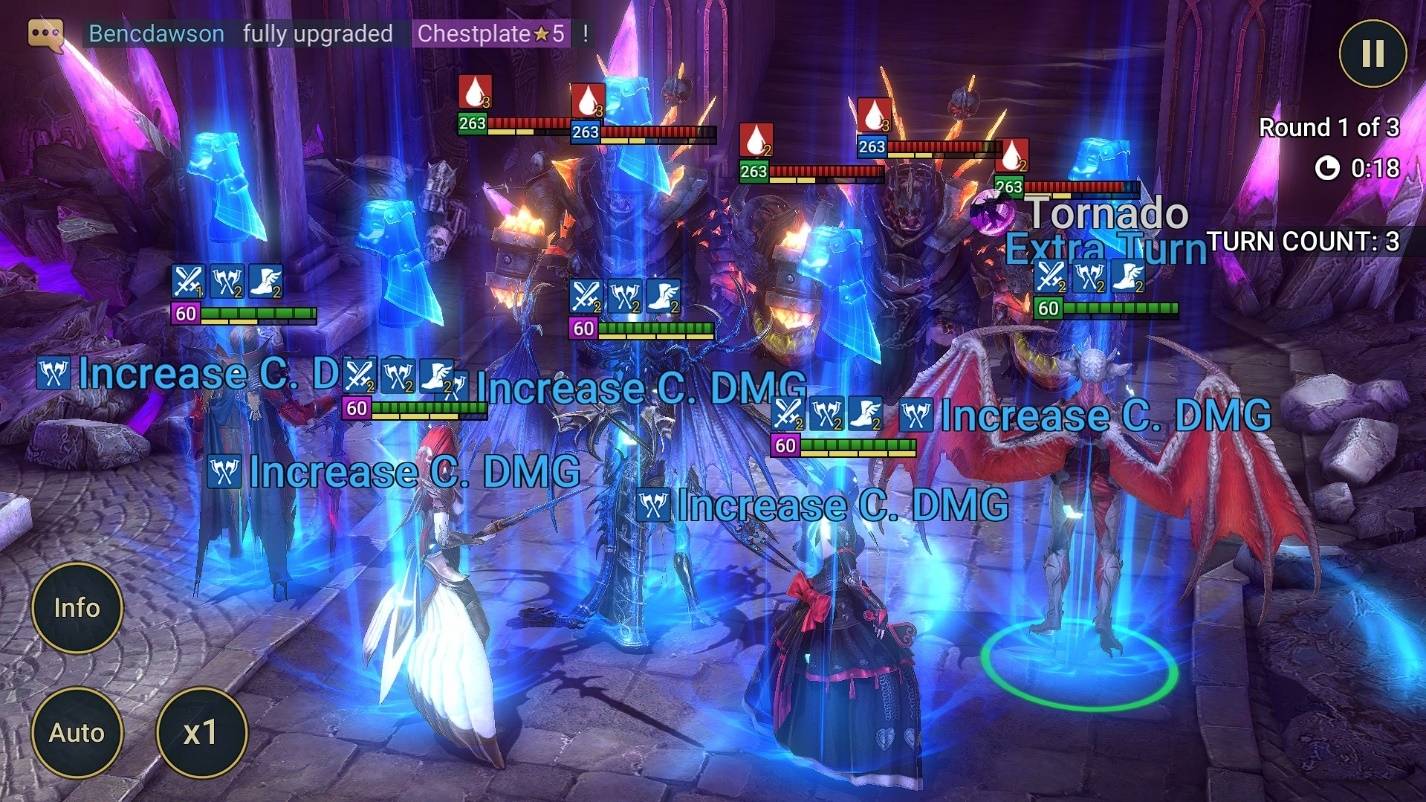Screen dimensions: 1426x802
Task: Pause the battle
Action: pyautogui.click(x=1371, y=55)
